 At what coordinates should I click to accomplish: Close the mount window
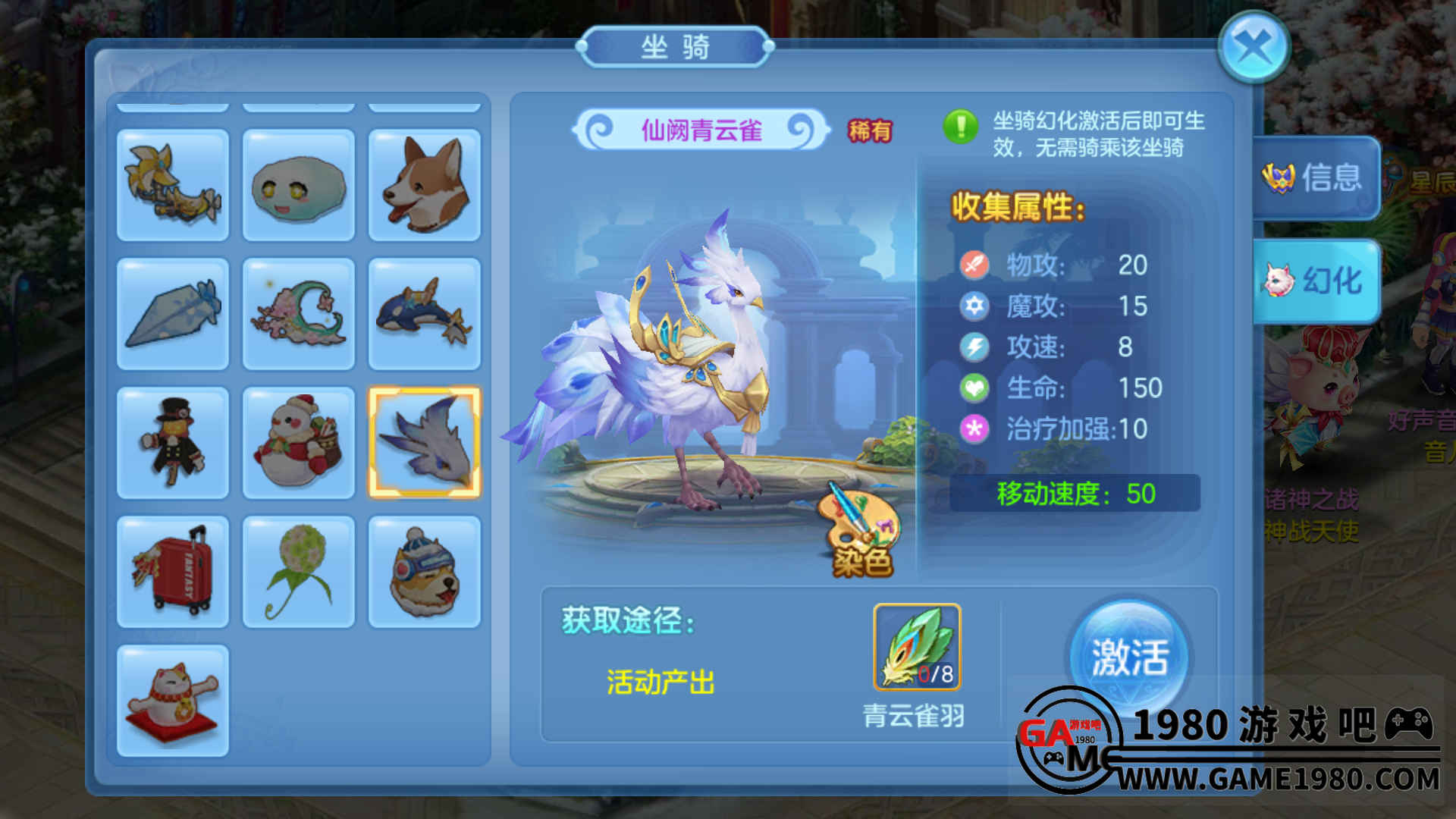click(1254, 48)
